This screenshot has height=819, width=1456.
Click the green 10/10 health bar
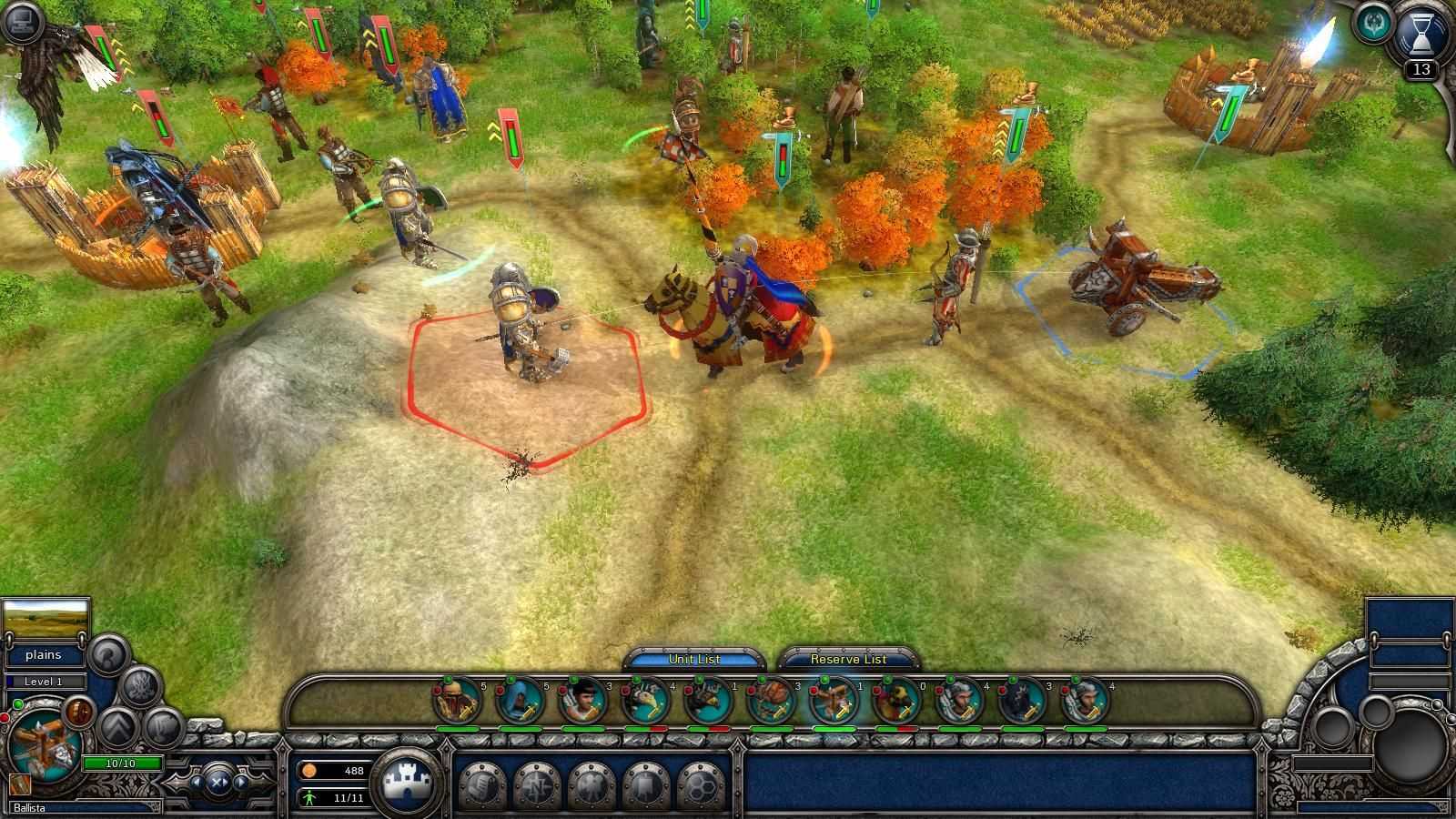(121, 763)
